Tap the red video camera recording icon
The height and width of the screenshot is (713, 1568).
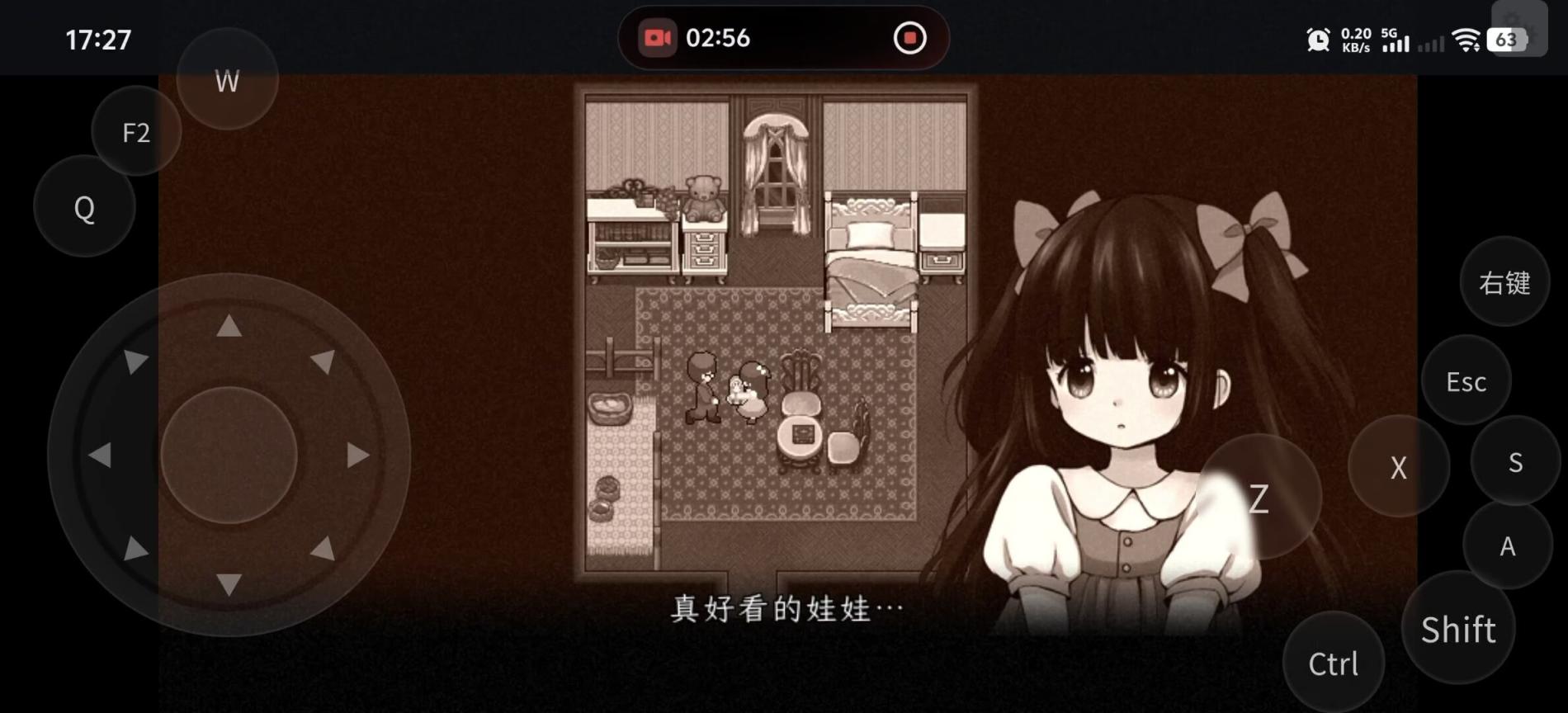coord(656,37)
